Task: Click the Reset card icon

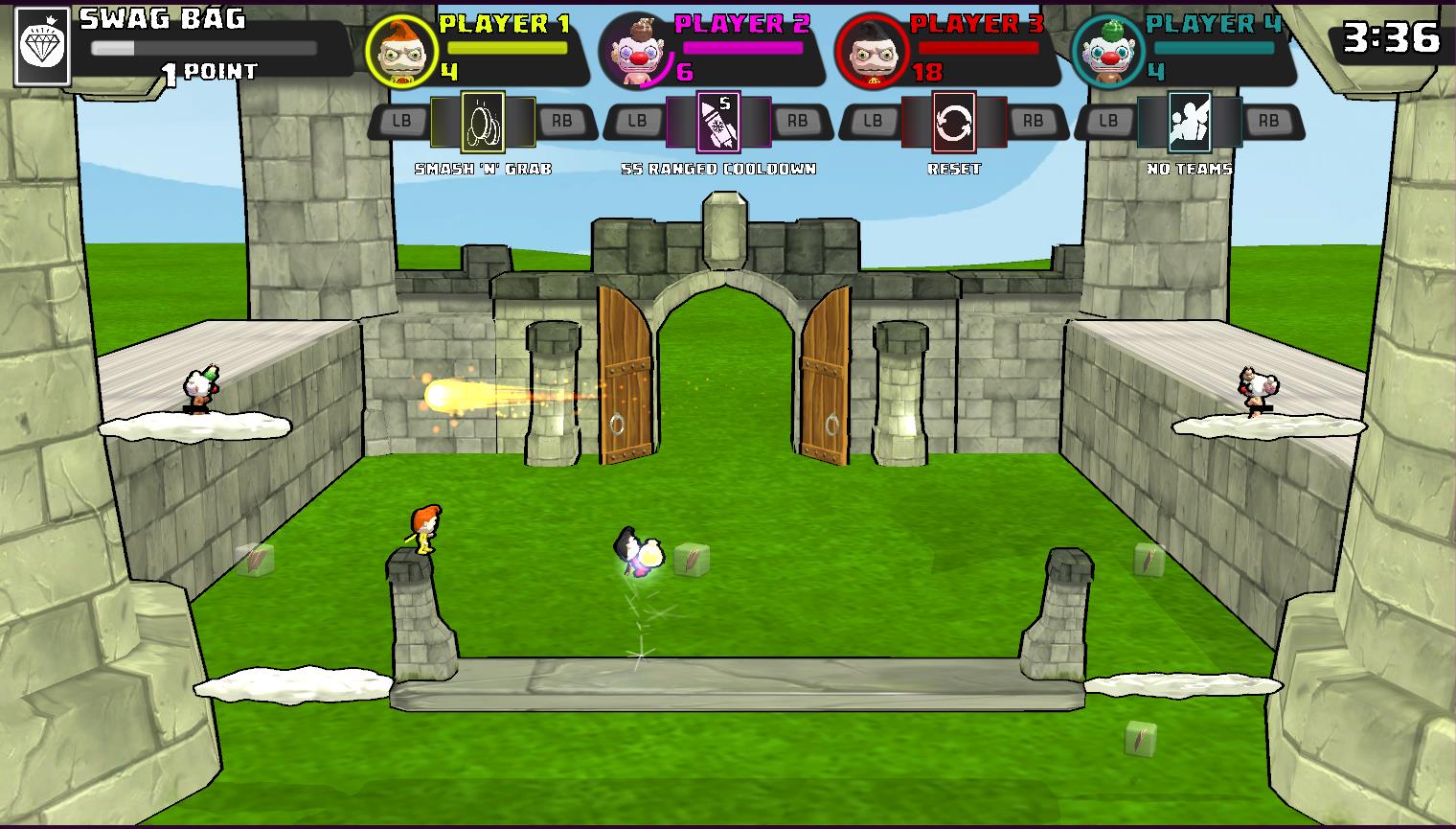Action: tap(953, 122)
